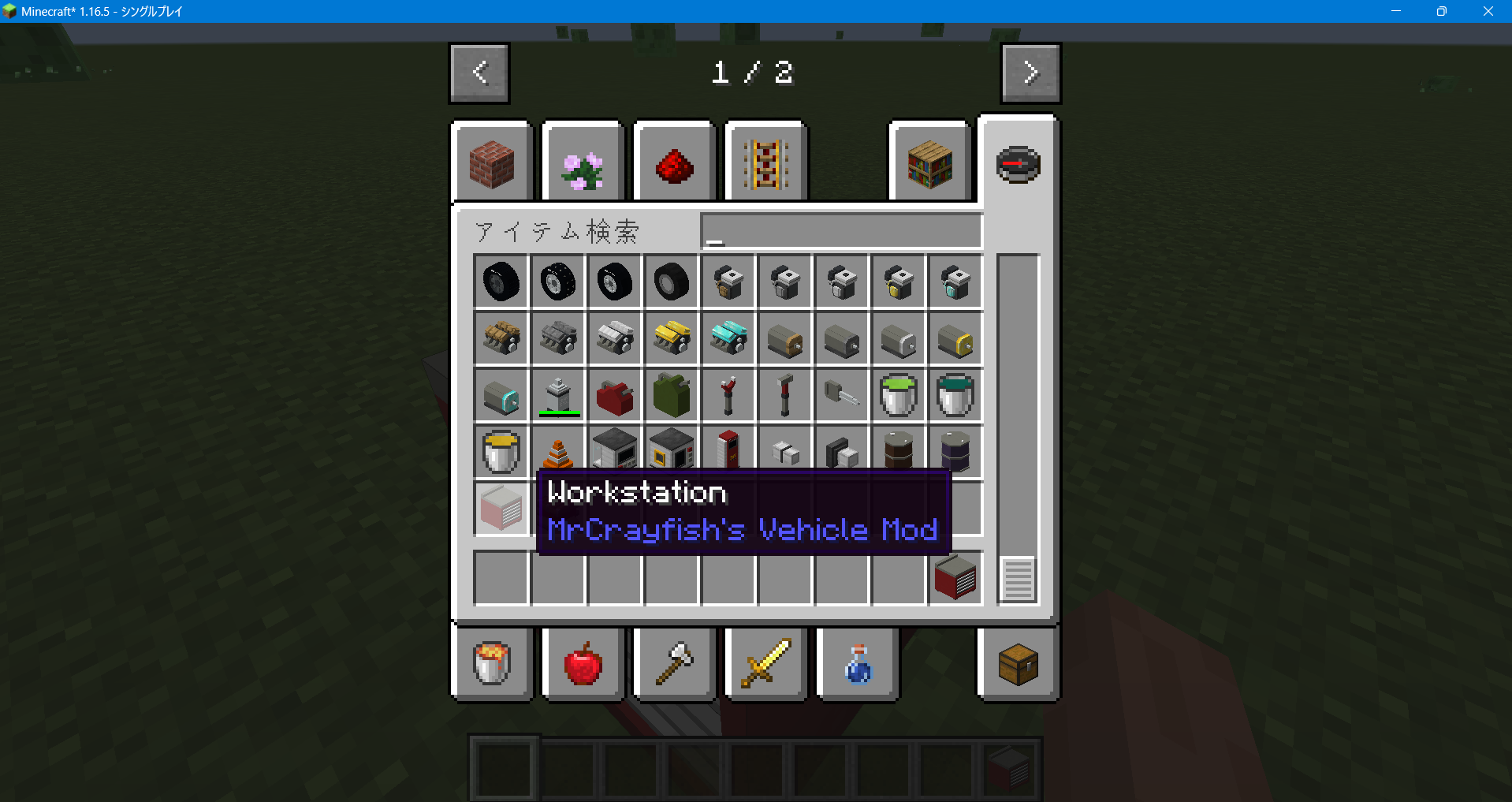Grab the orange traffic cone item
The width and height of the screenshot is (1512, 802).
[557, 452]
